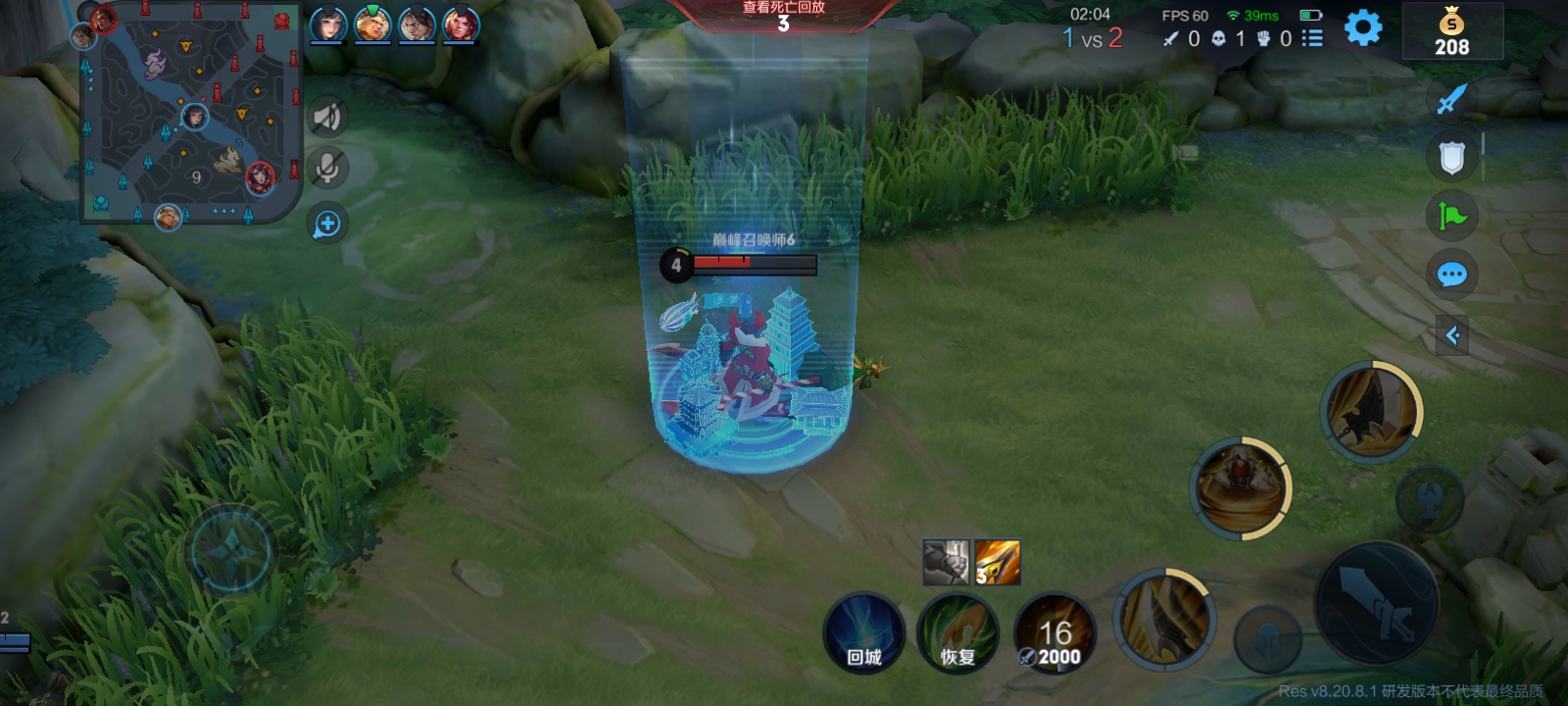Screen dimensions: 1568x706
Task: Open the quick chat bubble
Action: point(1451,275)
